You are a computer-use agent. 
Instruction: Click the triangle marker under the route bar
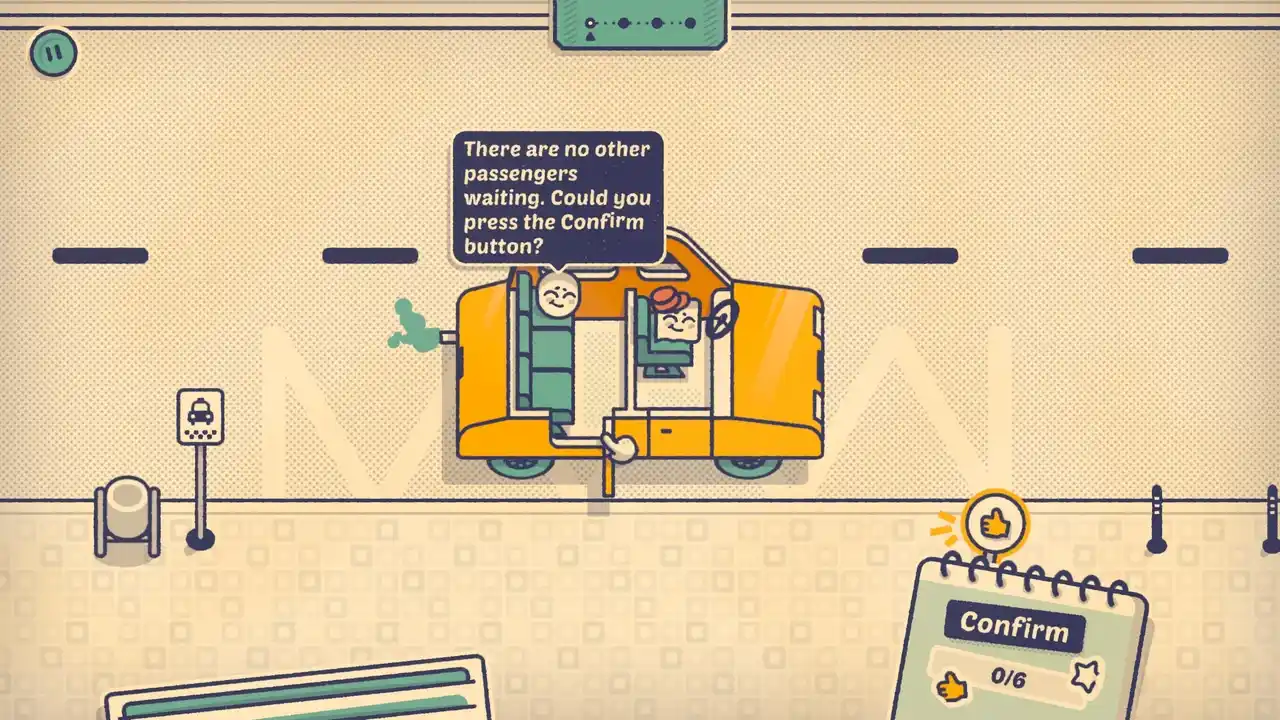(590, 36)
